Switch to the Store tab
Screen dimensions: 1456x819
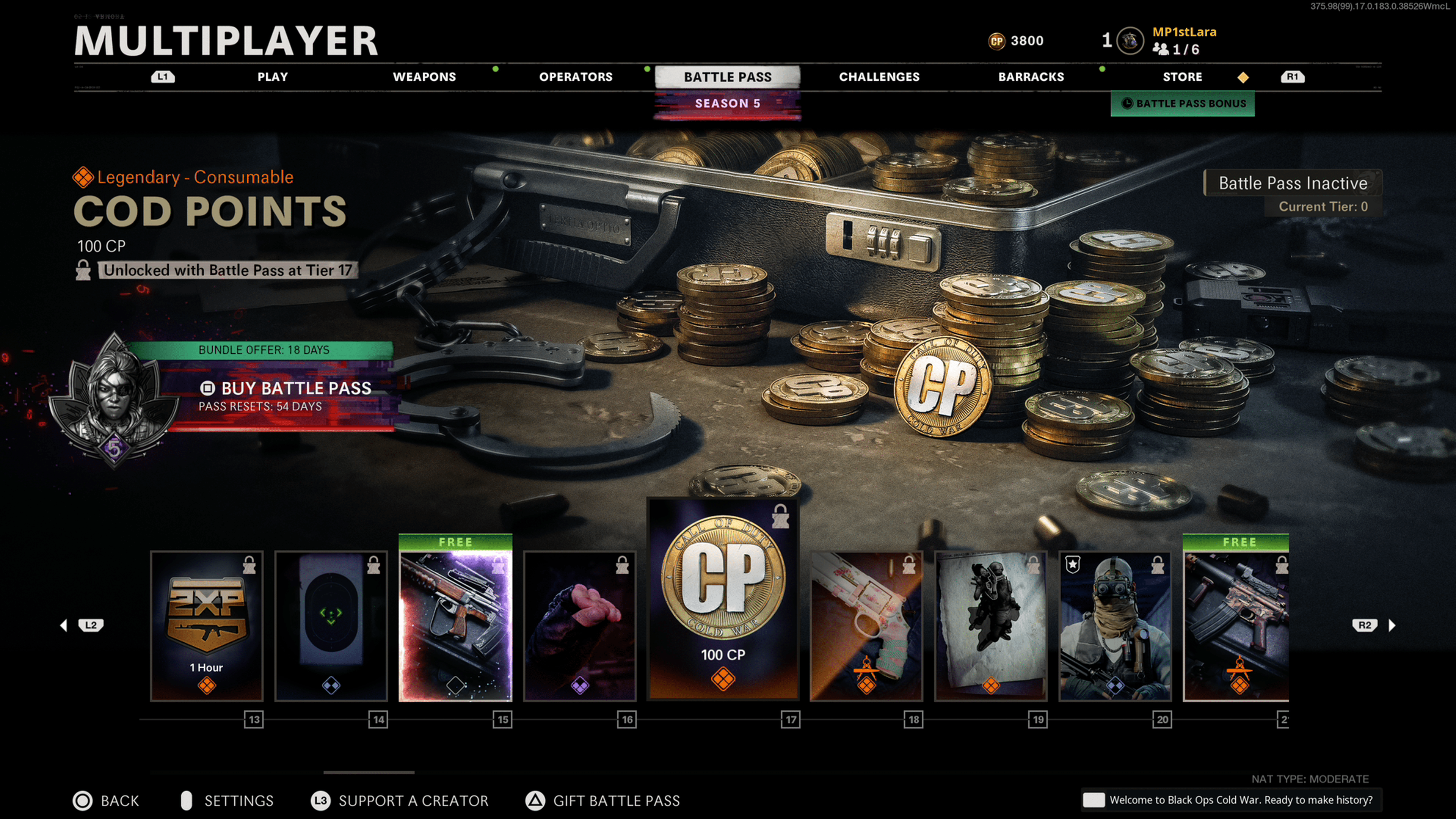[1182, 77]
